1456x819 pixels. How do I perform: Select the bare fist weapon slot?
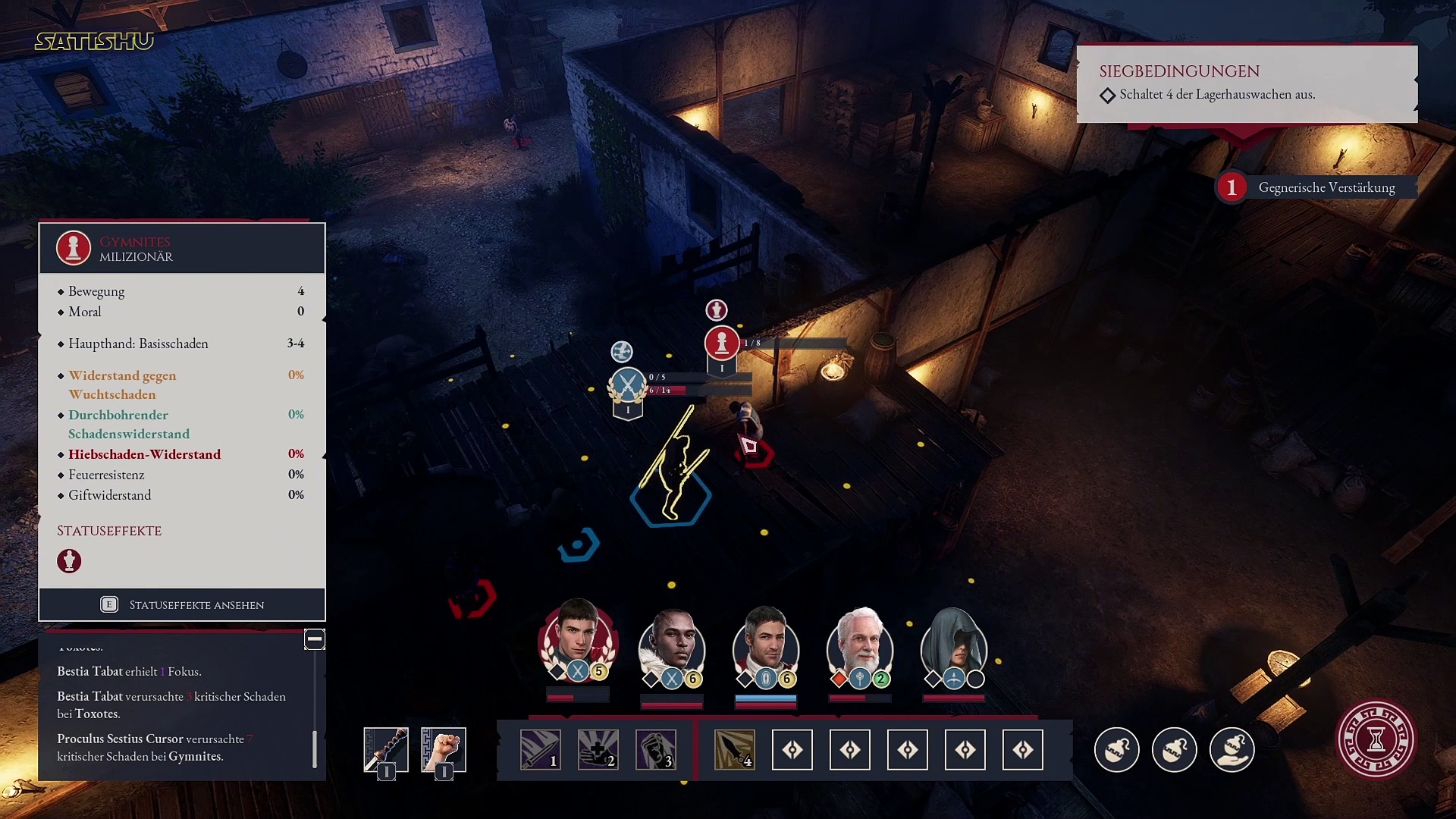pos(444,749)
